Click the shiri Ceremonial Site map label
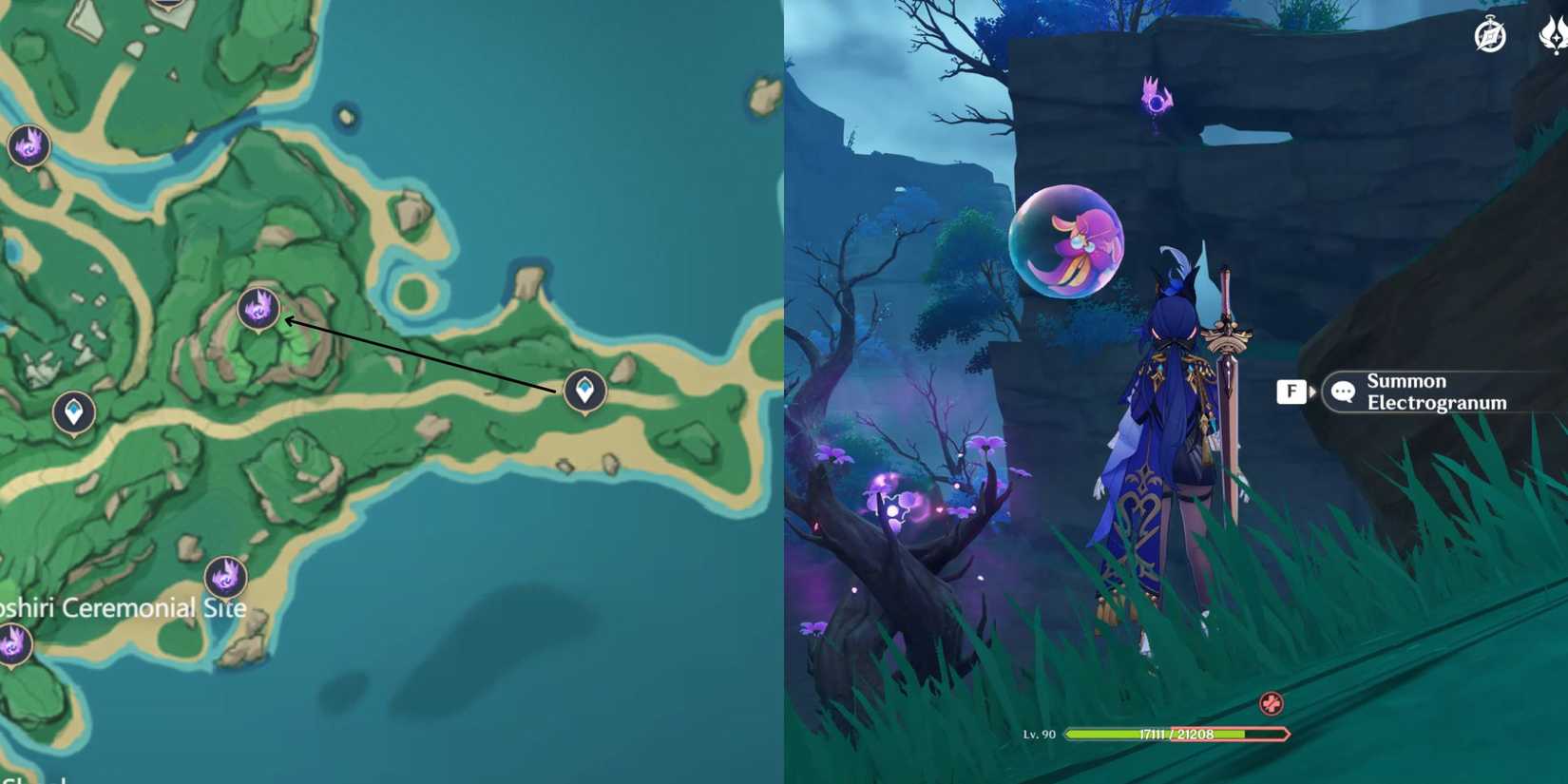1568x784 pixels. 124,606
